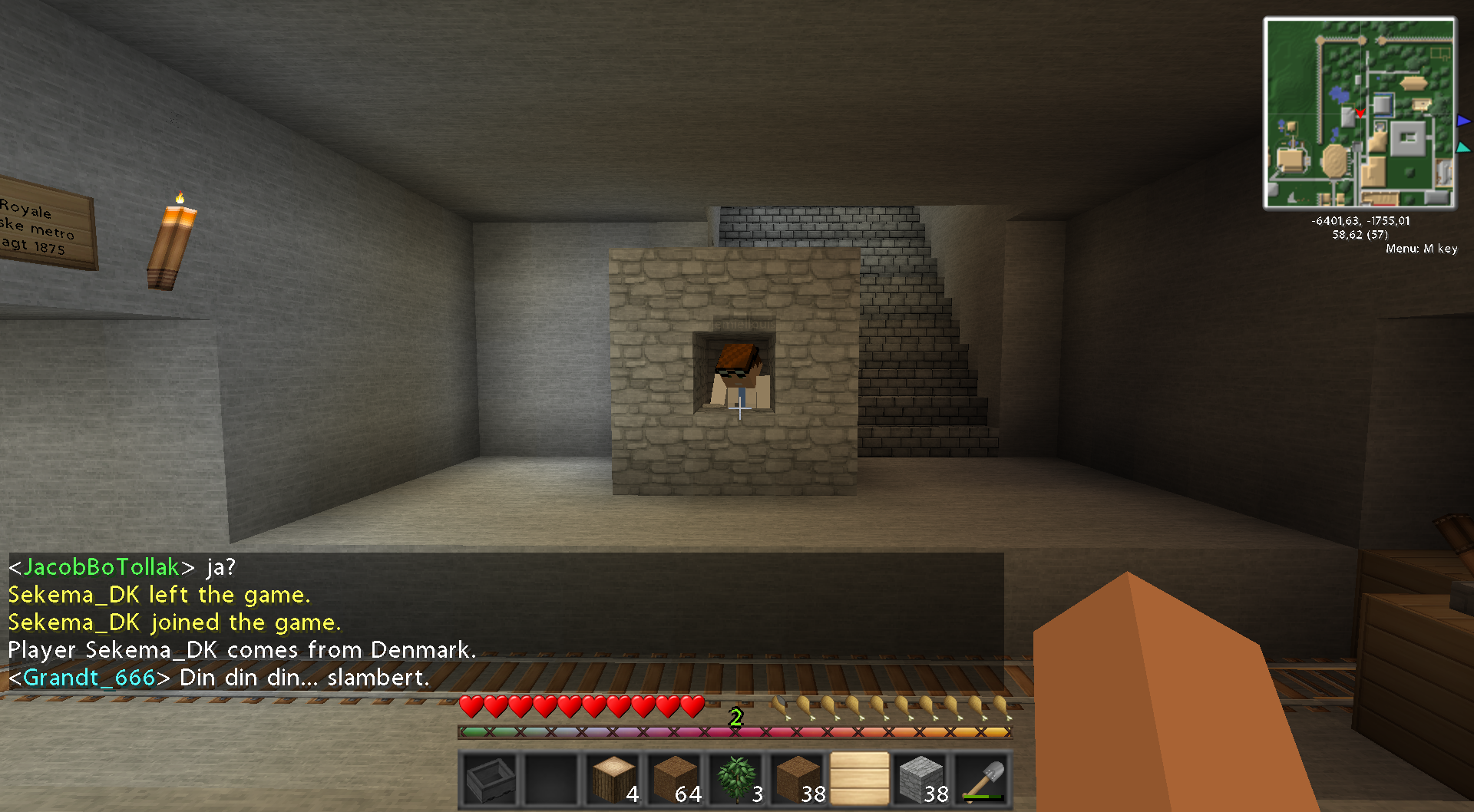
Task: Select the dirt stack of 38
Action: [798, 780]
